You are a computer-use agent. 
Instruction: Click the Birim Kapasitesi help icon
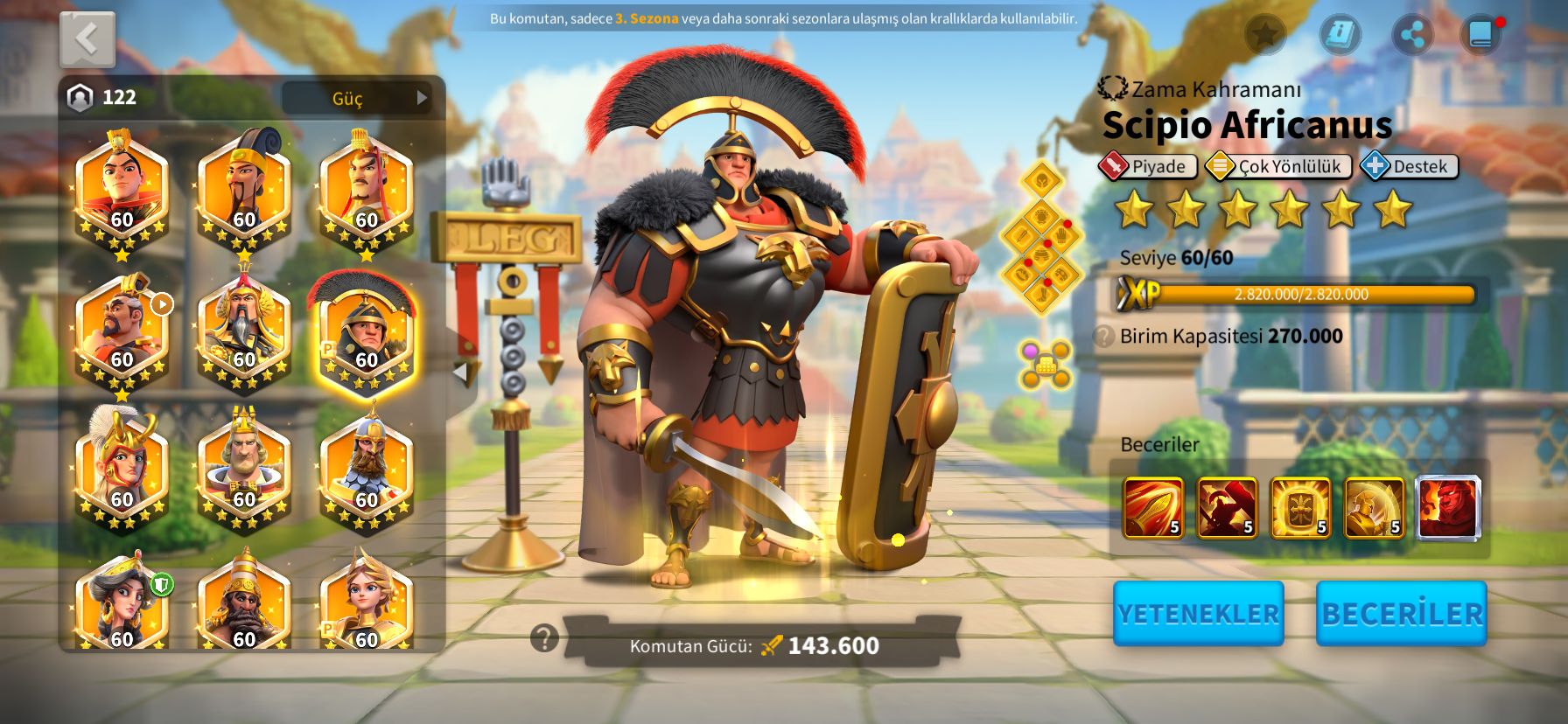point(1105,337)
